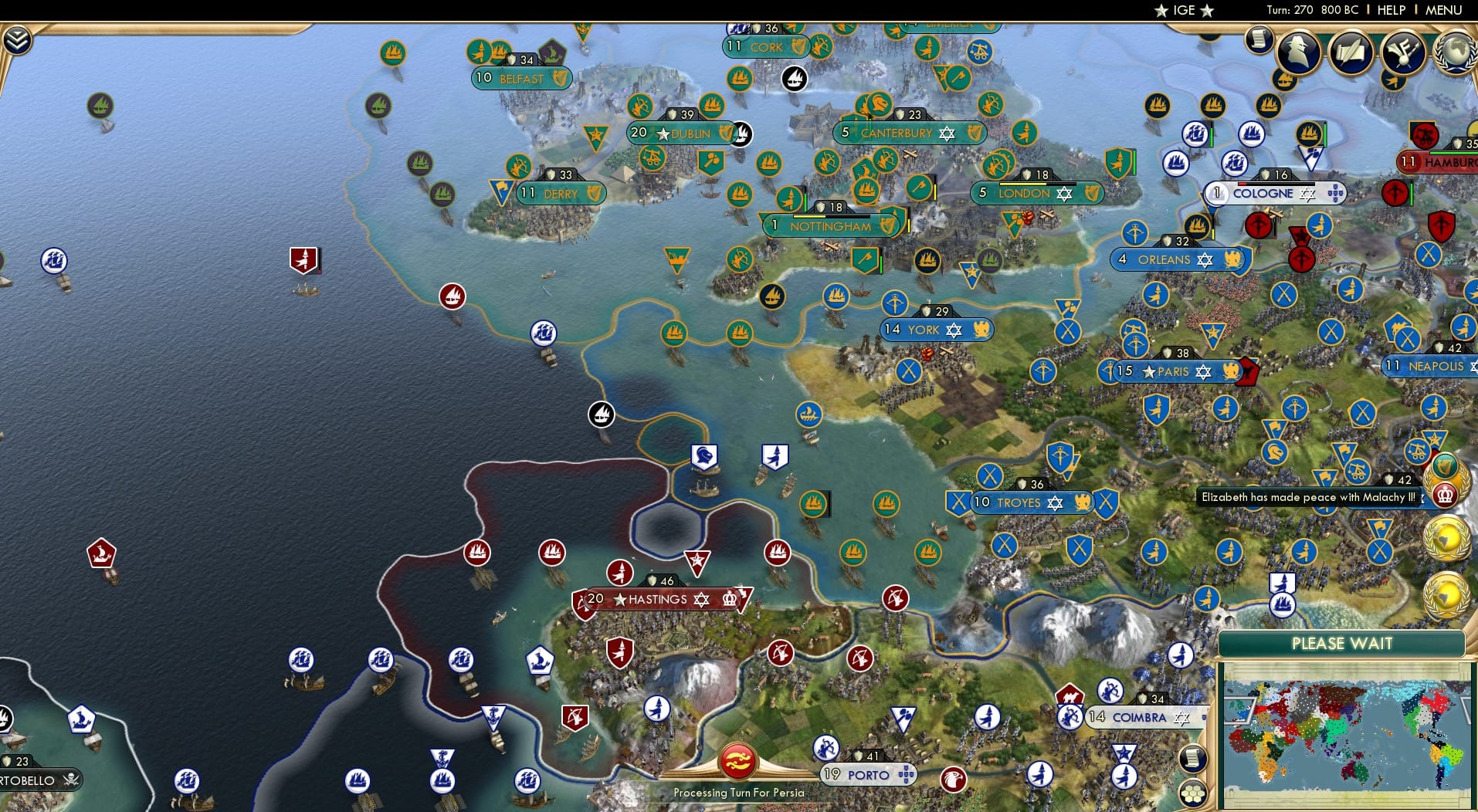Click the red crown peace notification medallion
The width and height of the screenshot is (1478, 812).
[x=1444, y=495]
